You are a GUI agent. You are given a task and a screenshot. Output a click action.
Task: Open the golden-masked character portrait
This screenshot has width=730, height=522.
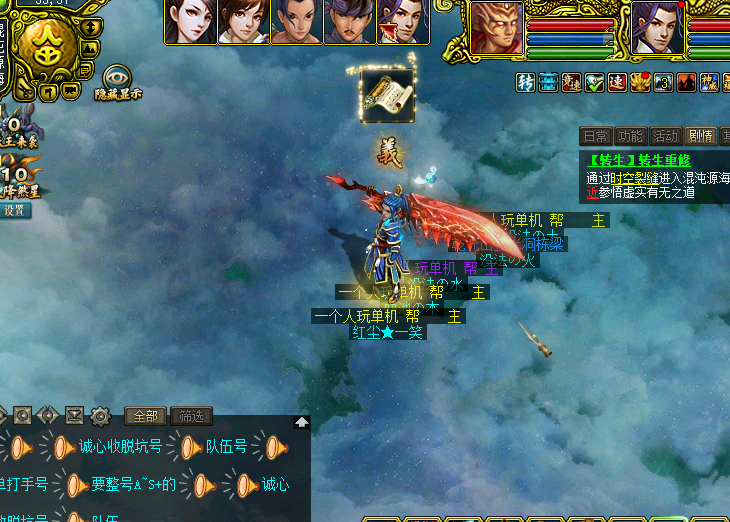click(x=495, y=28)
